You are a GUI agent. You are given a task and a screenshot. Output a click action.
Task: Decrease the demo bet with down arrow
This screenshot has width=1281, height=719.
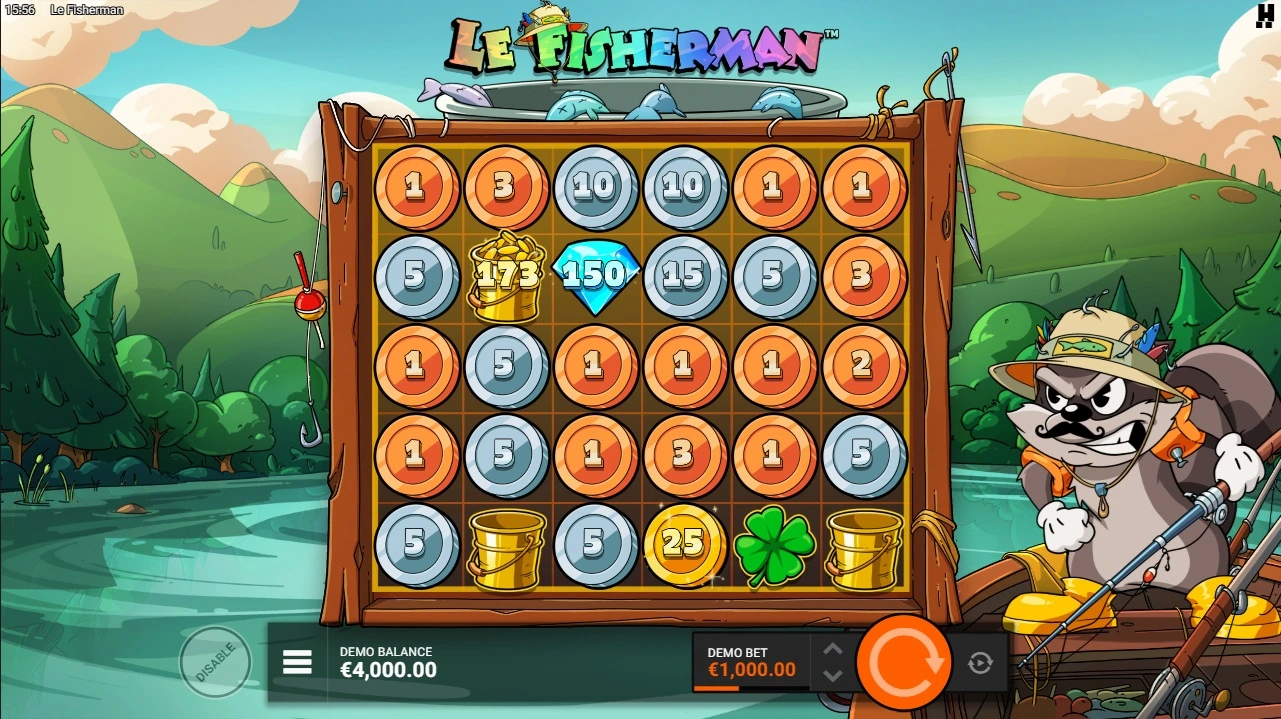(833, 675)
